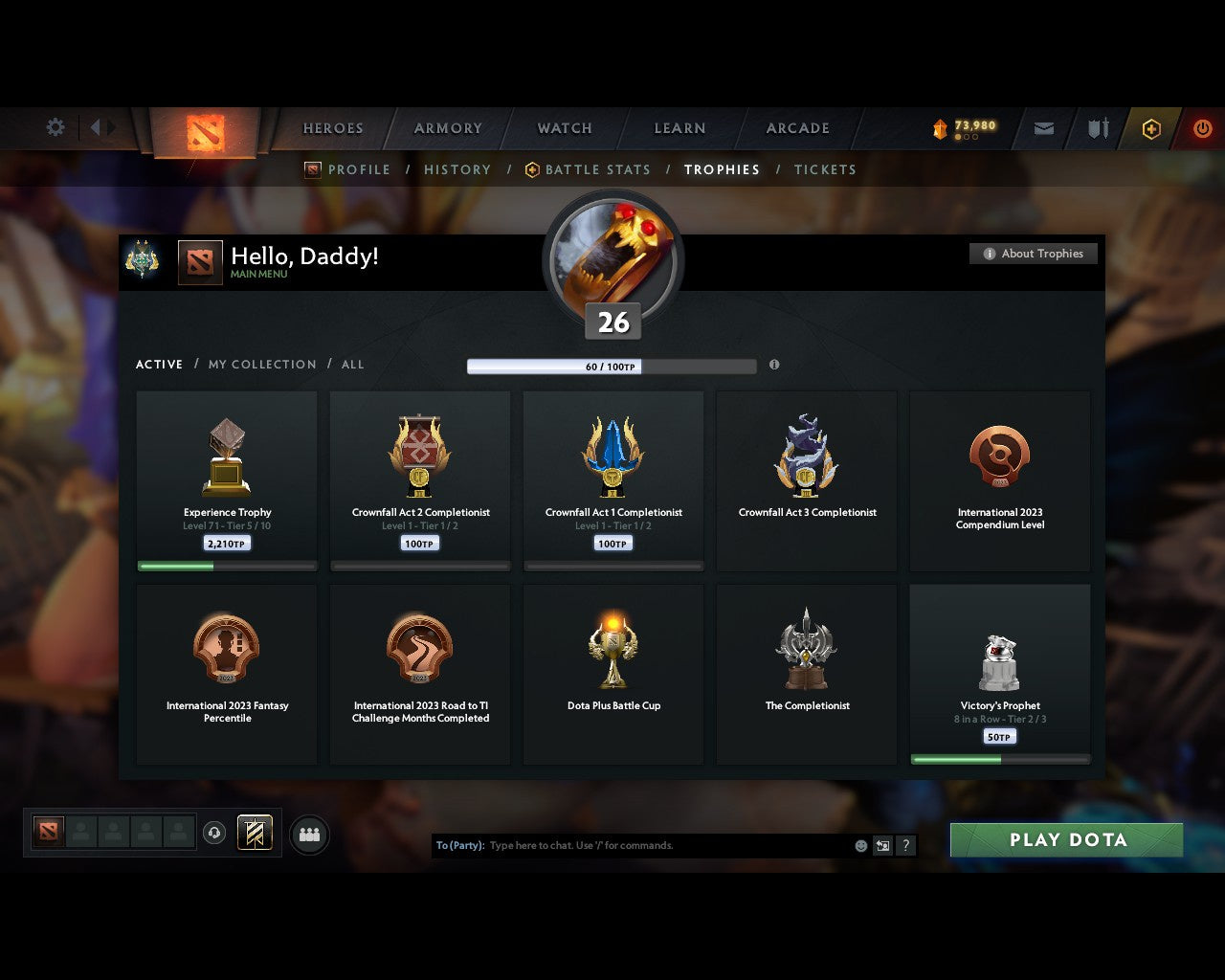The height and width of the screenshot is (980, 1225).
Task: Click the power button to quit Dota
Action: 1203,128
